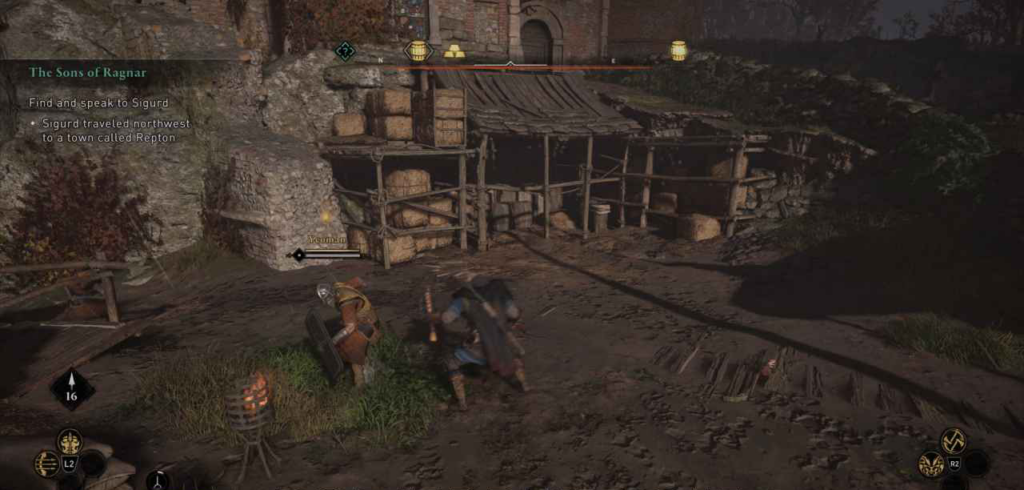Select the question mark mystery compass marker
Image resolution: width=1024 pixels, height=490 pixels.
coord(345,50)
